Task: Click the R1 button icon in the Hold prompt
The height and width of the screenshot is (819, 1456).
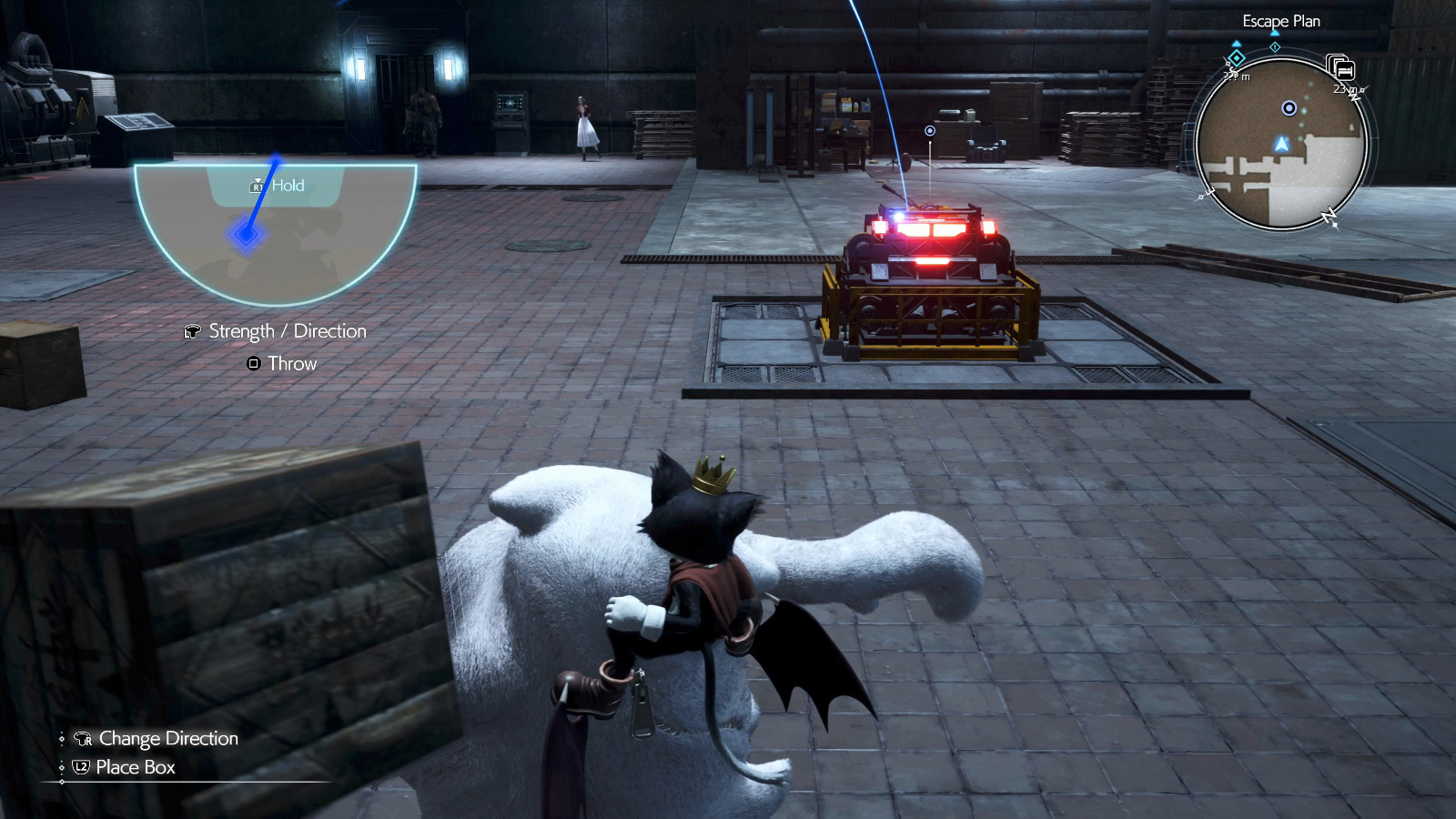Action: tap(258, 185)
